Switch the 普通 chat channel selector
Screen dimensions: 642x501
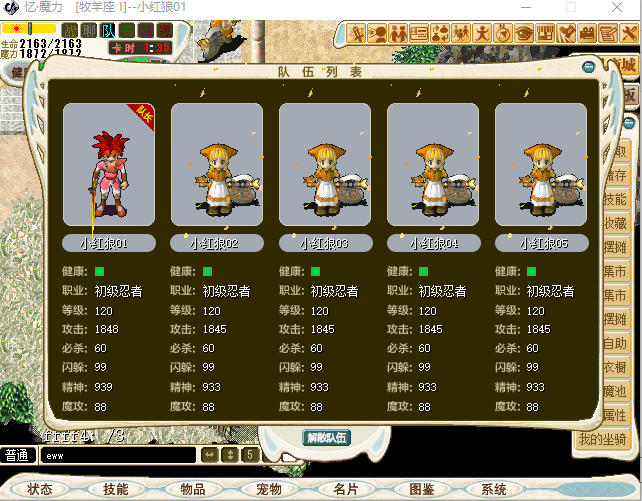point(17,456)
